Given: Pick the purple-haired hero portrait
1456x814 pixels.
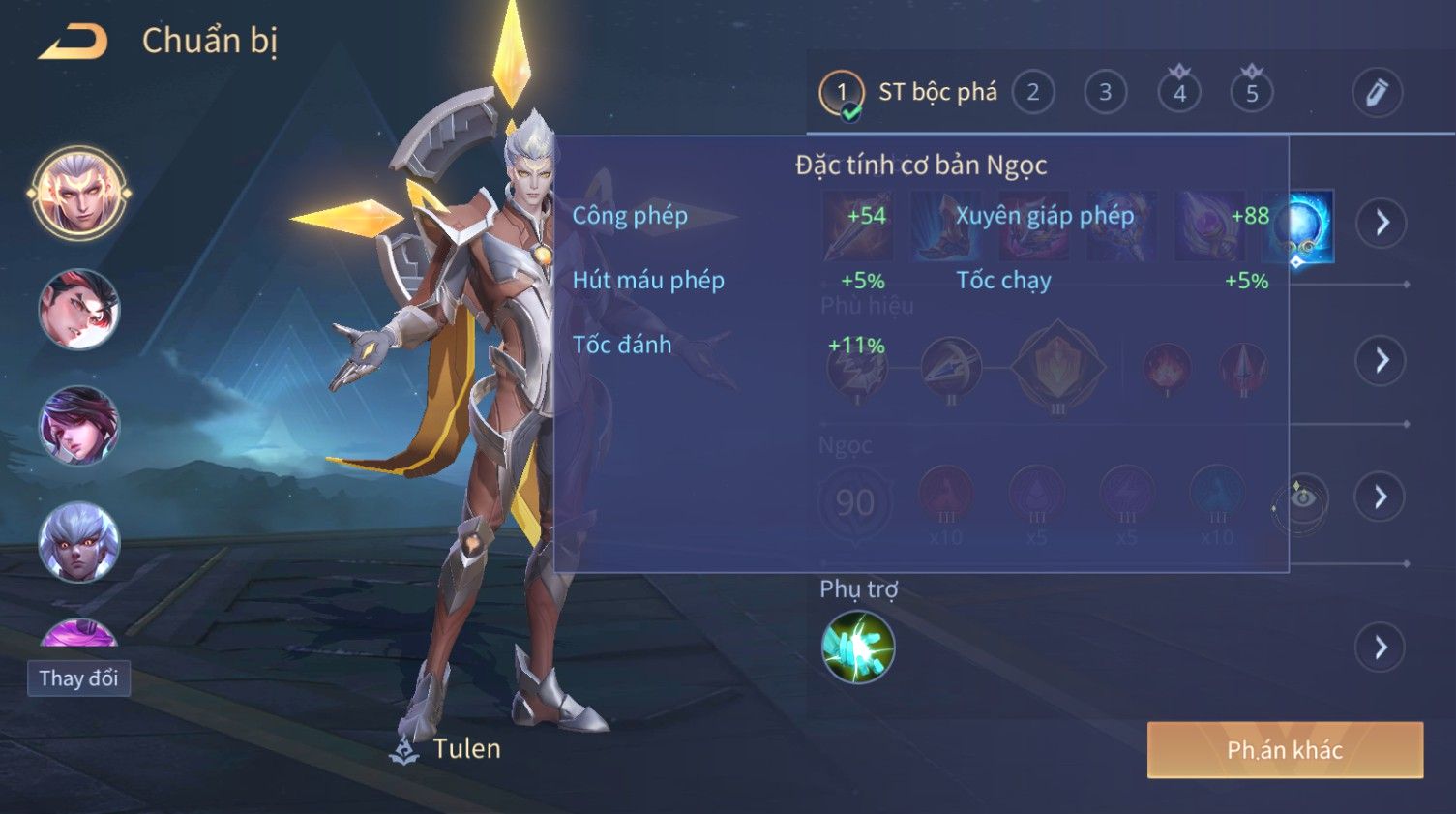Looking at the screenshot, I should coord(79,426).
